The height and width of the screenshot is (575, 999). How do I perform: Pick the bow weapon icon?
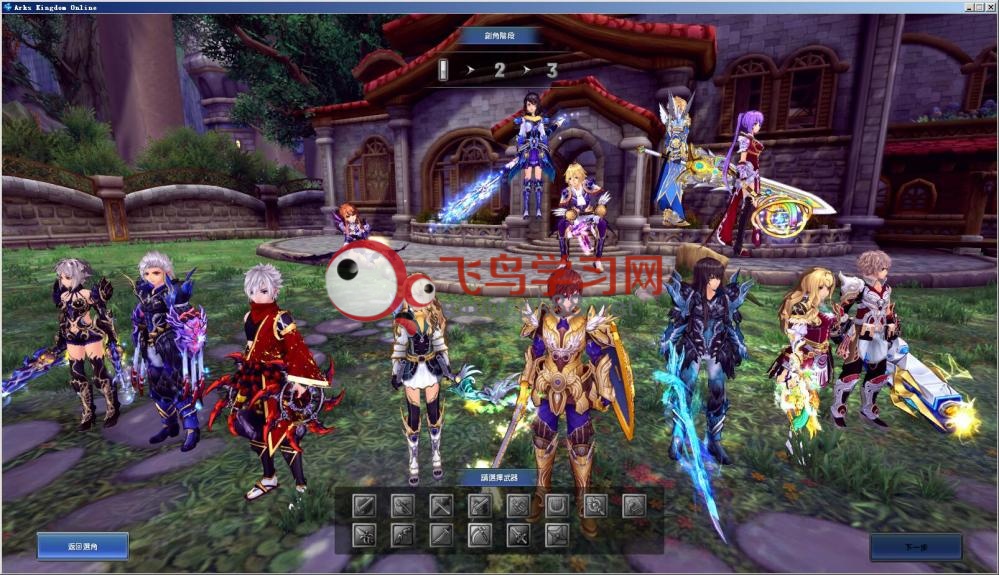coord(402,535)
